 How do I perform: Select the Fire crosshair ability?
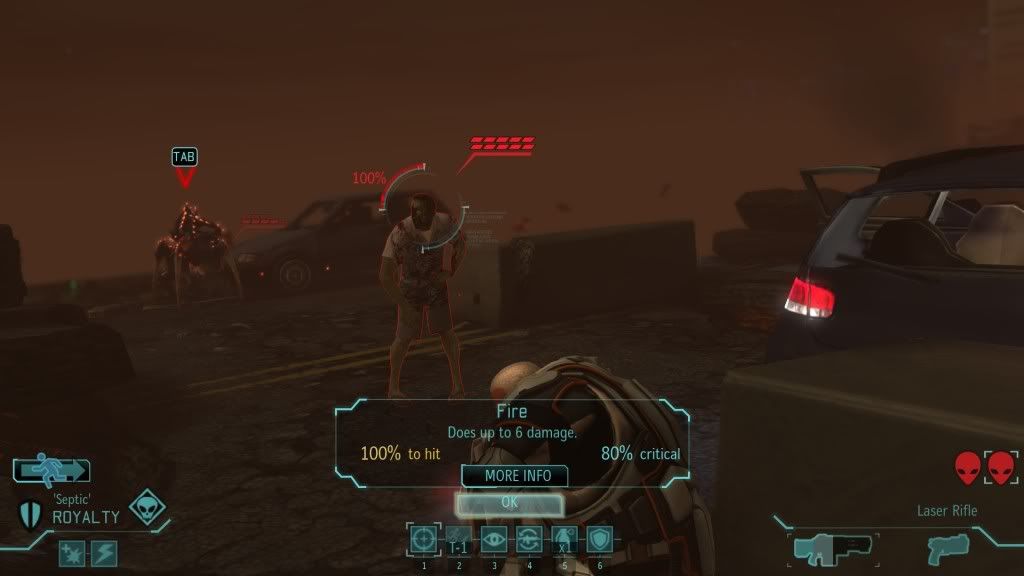[x=424, y=540]
